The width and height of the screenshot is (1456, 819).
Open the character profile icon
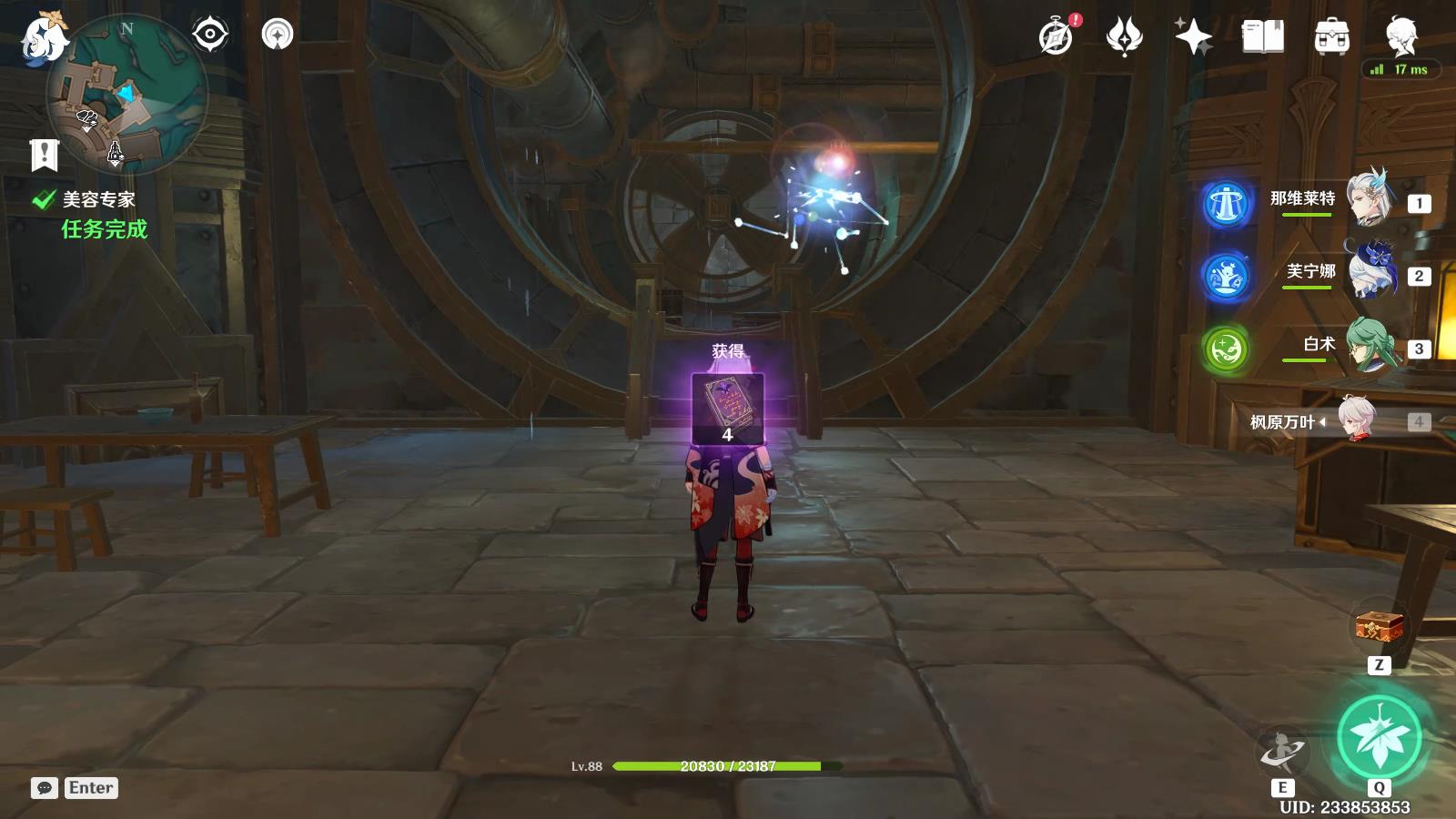click(1400, 37)
